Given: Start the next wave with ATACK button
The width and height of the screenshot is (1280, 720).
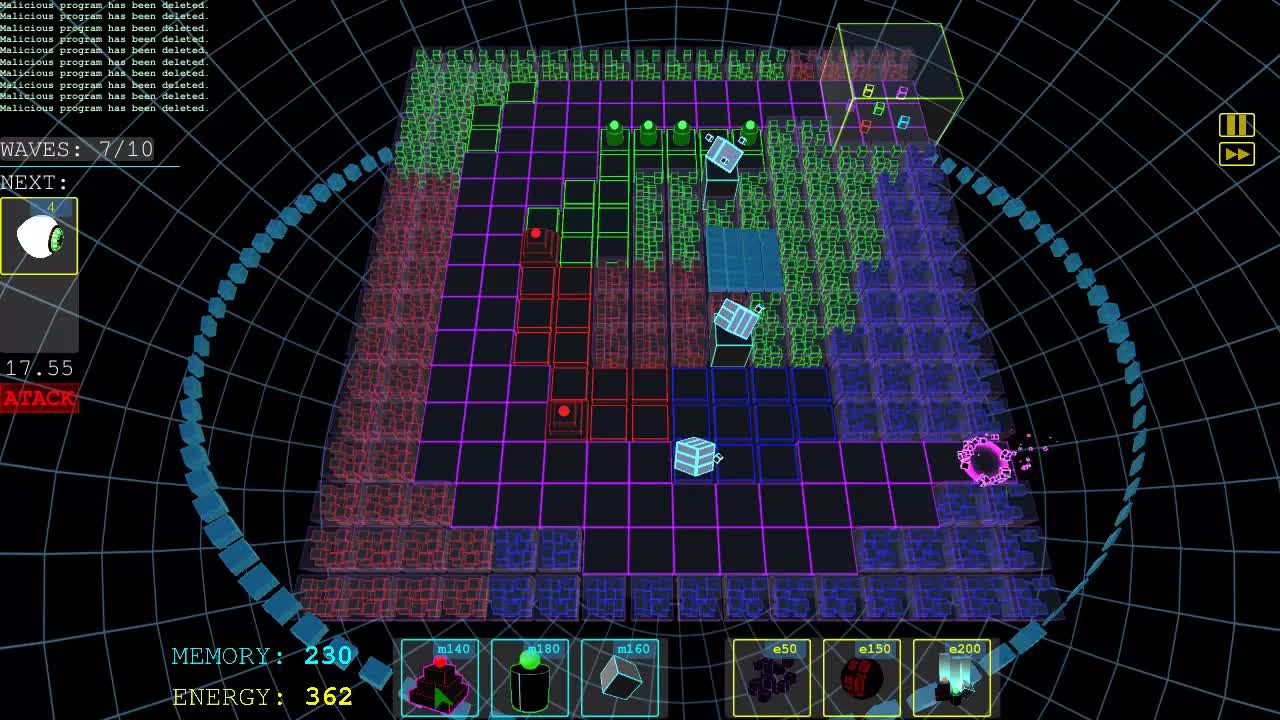Looking at the screenshot, I should coord(39,398).
